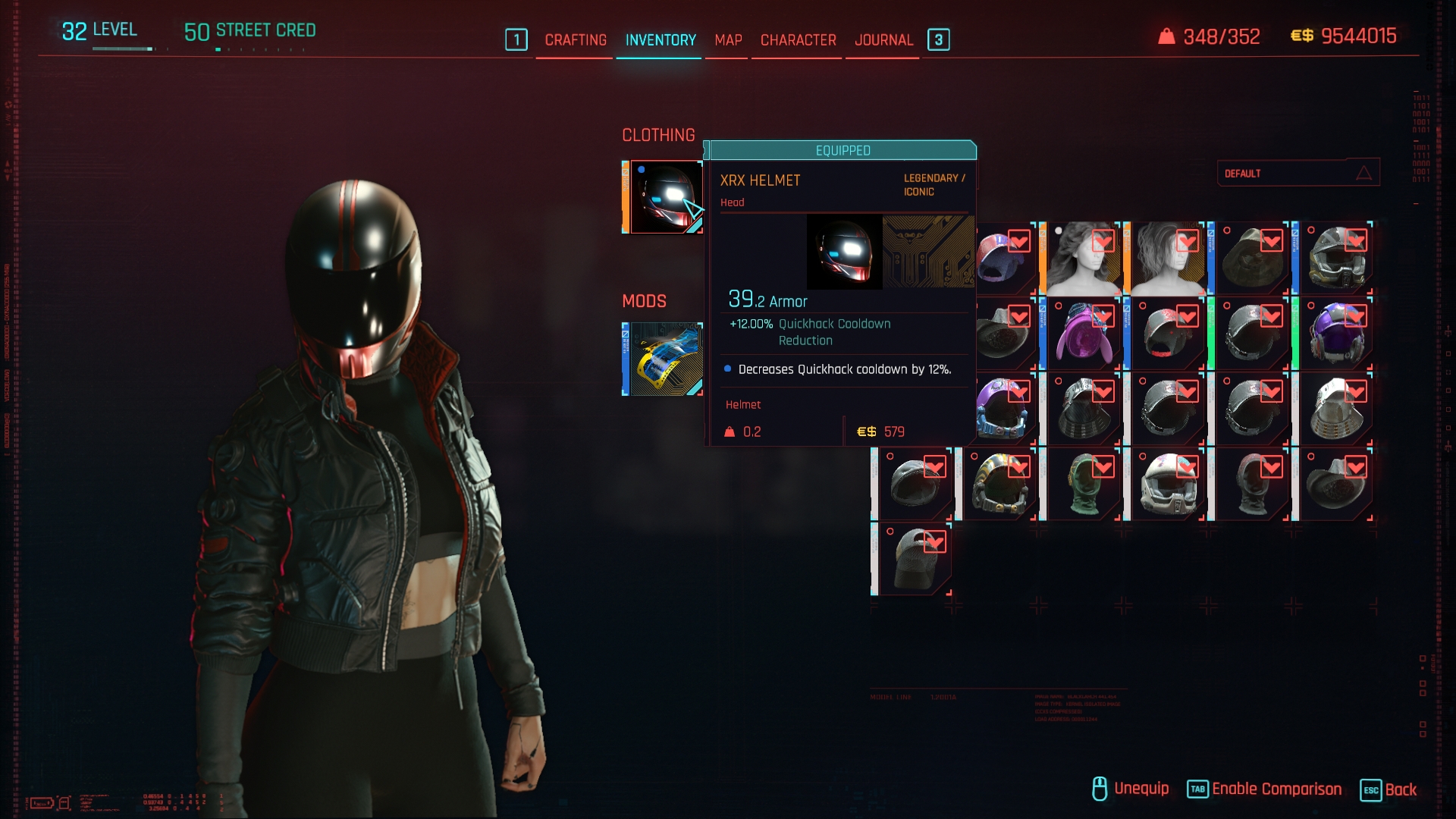Select the olive hooded head covering
Image resolution: width=1456 pixels, height=819 pixels.
click(1251, 259)
